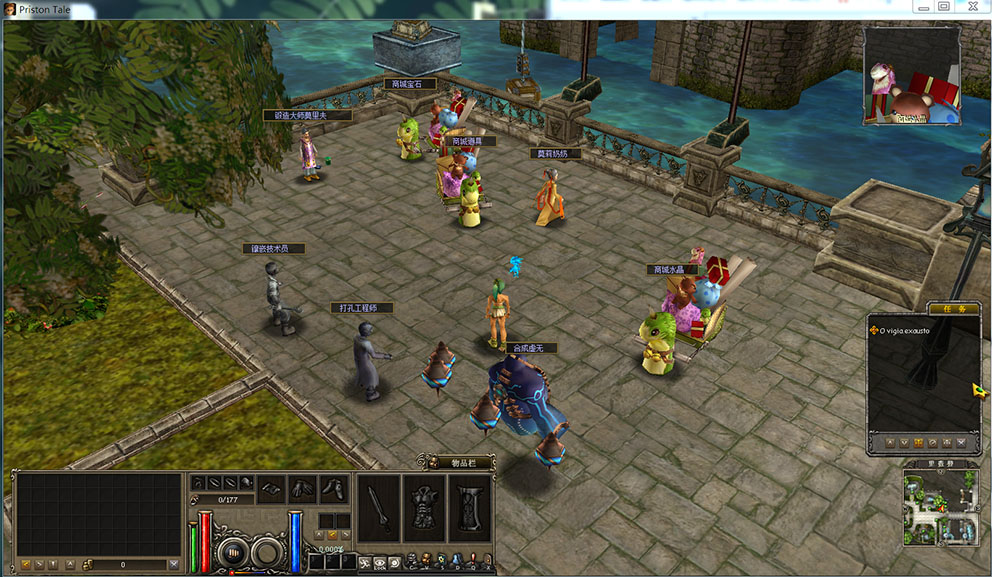This screenshot has height=577, width=992.
Task: Close the Priston Tale window
Action: [x=971, y=7]
